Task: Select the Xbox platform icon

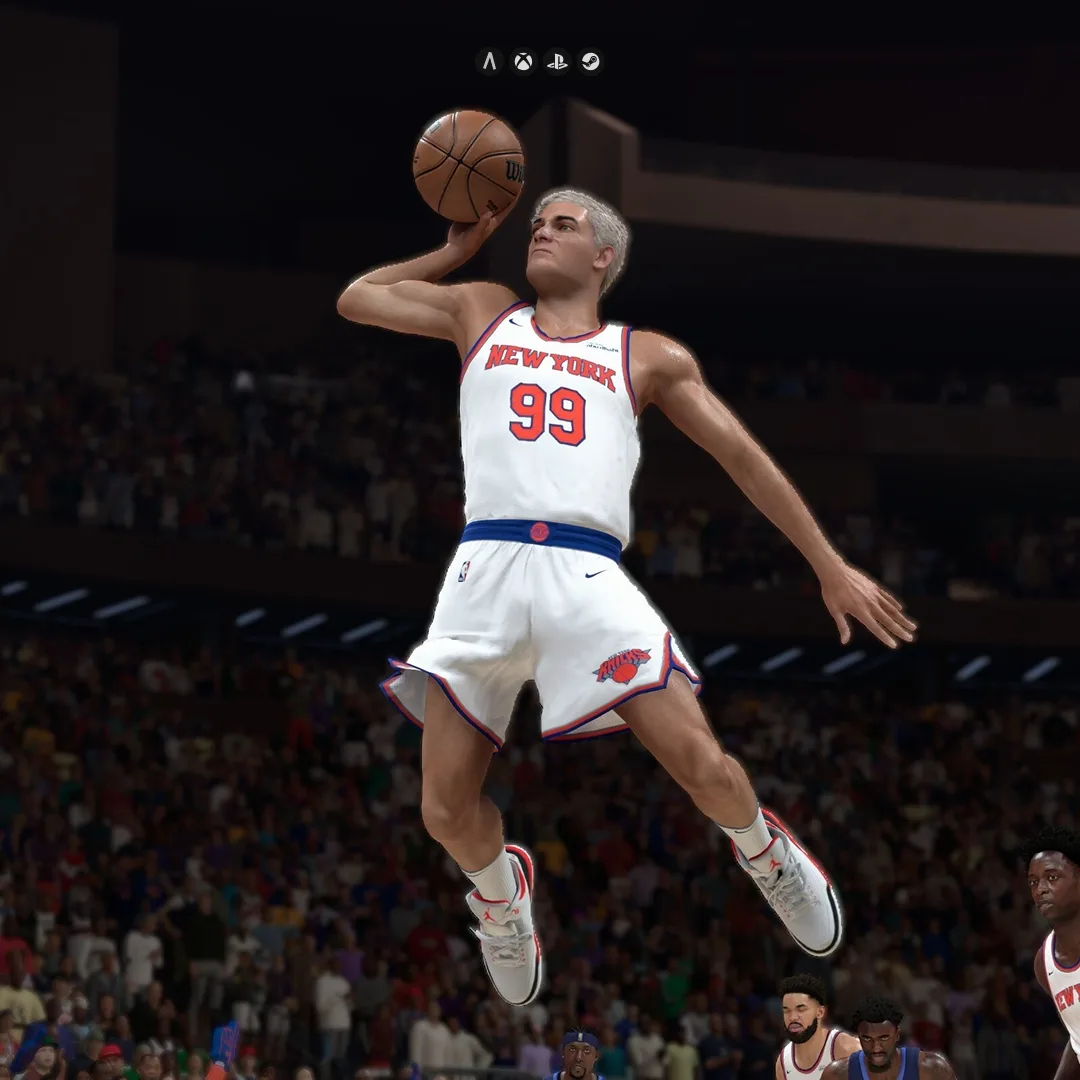Action: coord(523,62)
